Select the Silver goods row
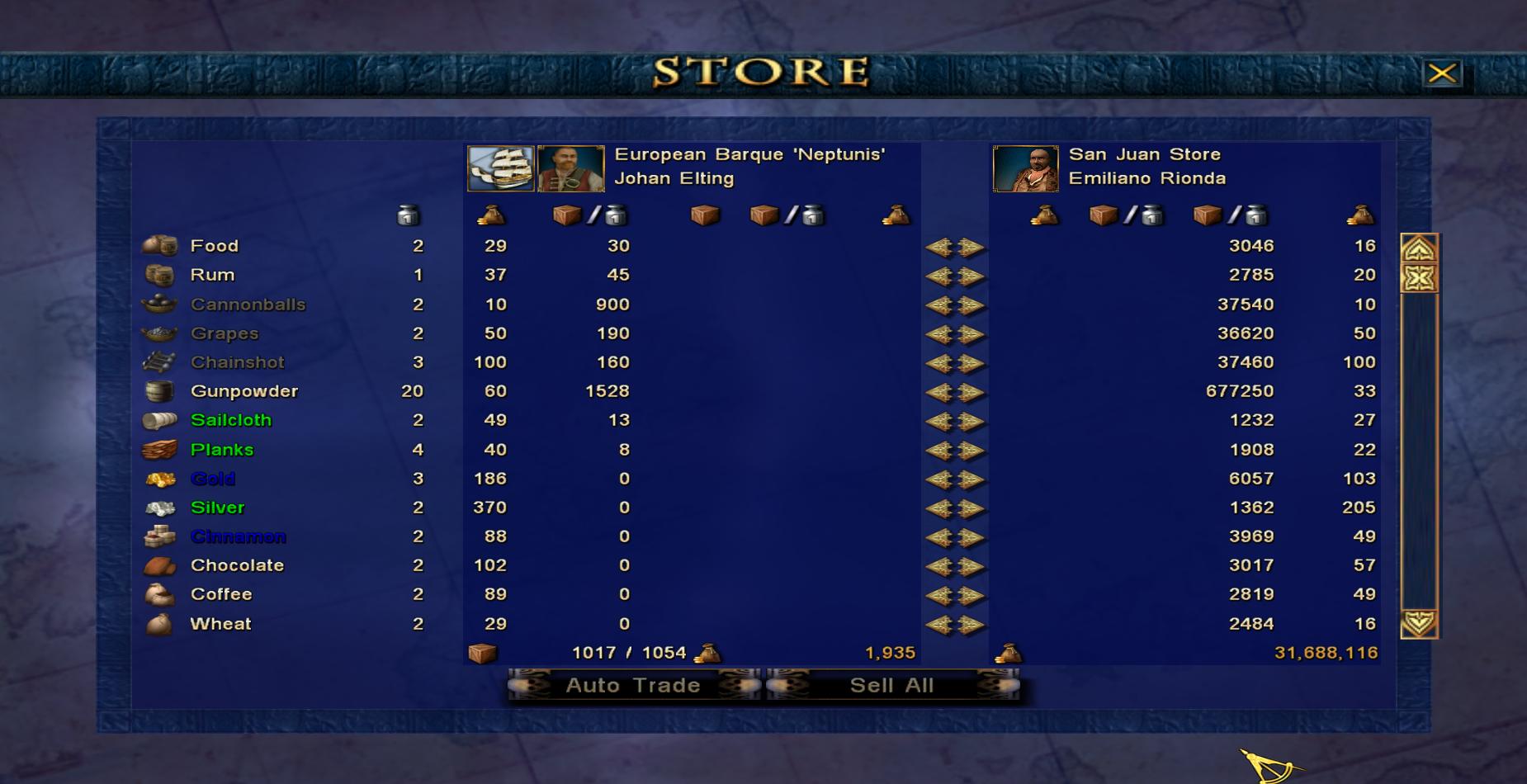This screenshot has width=1527, height=784. point(218,508)
